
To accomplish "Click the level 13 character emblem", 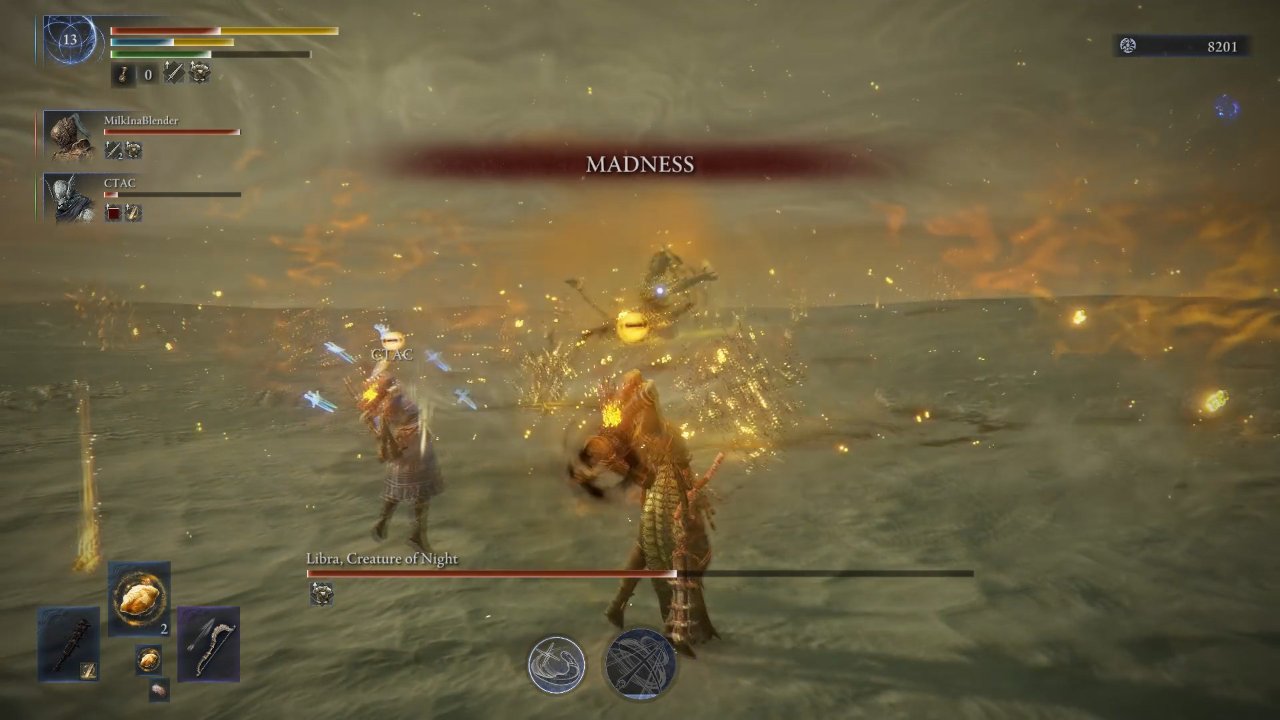I will click(x=69, y=41).
